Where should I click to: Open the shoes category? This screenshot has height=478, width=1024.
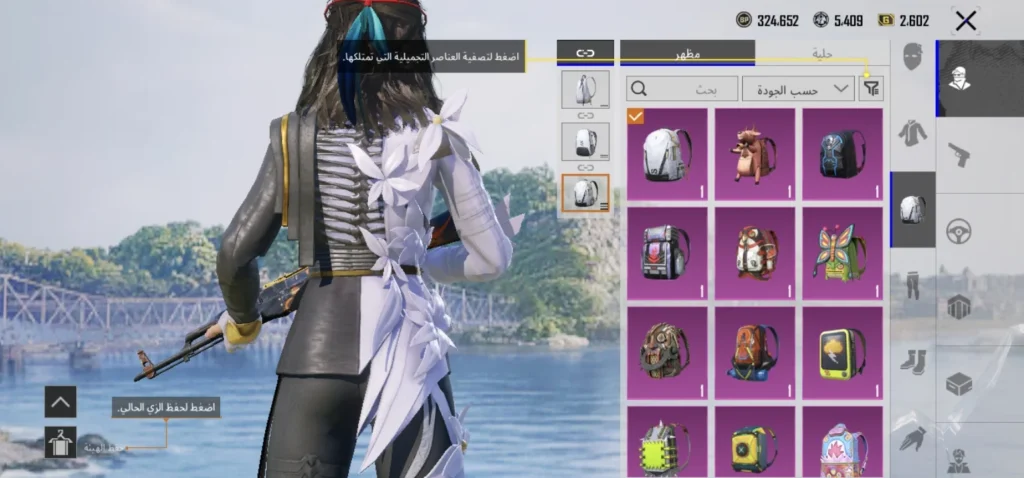(x=912, y=360)
